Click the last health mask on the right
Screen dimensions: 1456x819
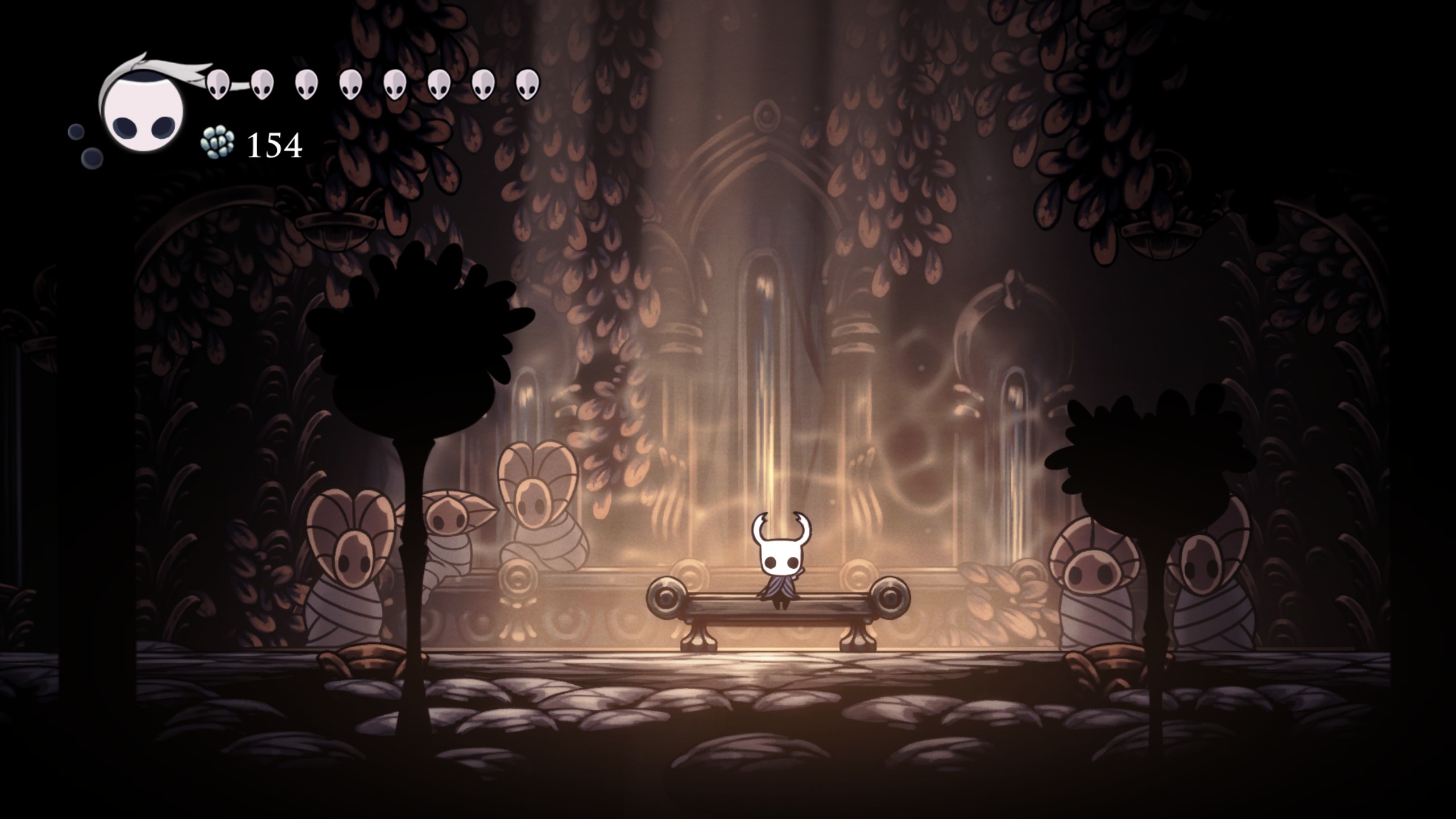(526, 84)
